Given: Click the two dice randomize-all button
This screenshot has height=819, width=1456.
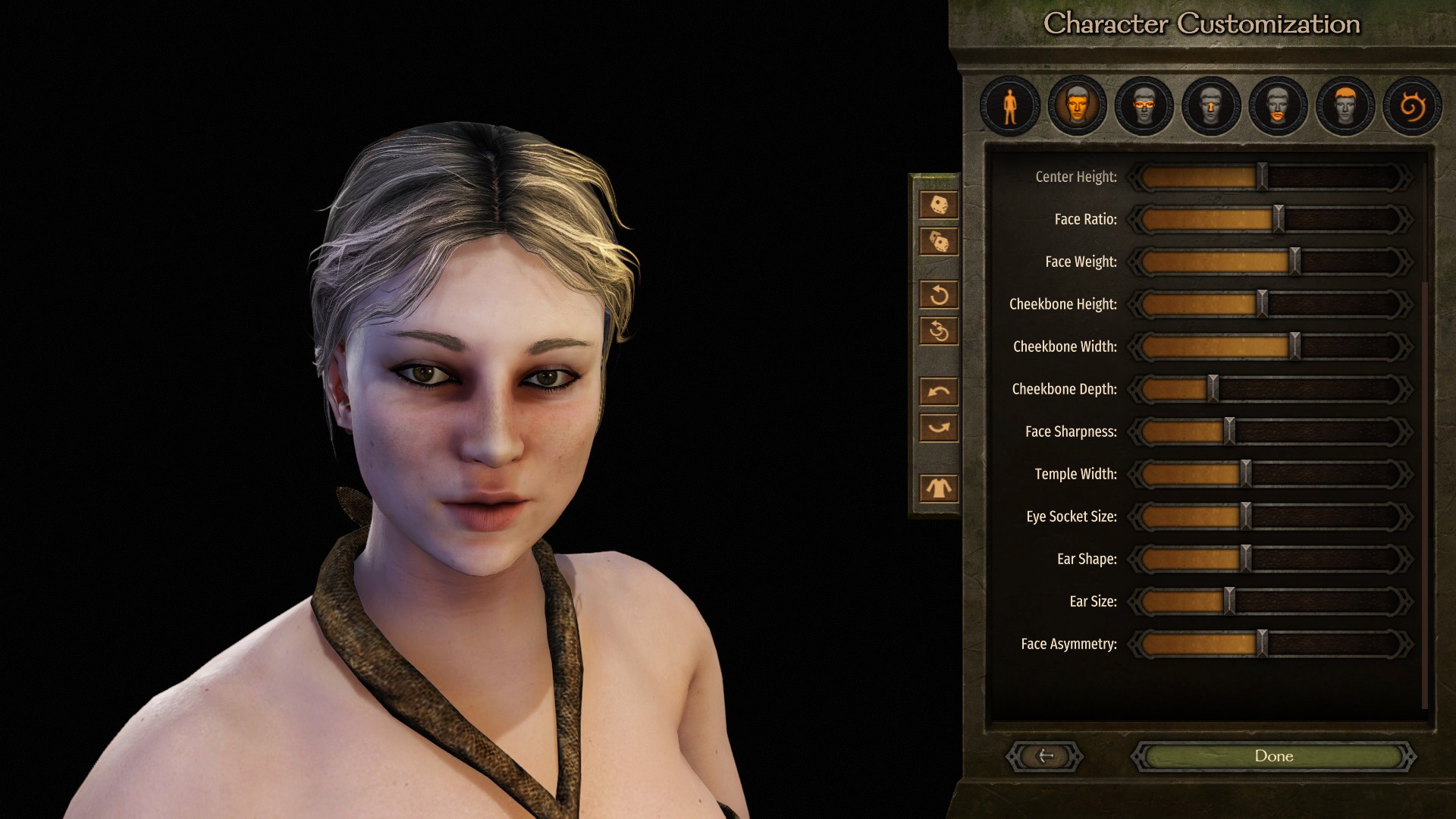Looking at the screenshot, I should coord(939,242).
